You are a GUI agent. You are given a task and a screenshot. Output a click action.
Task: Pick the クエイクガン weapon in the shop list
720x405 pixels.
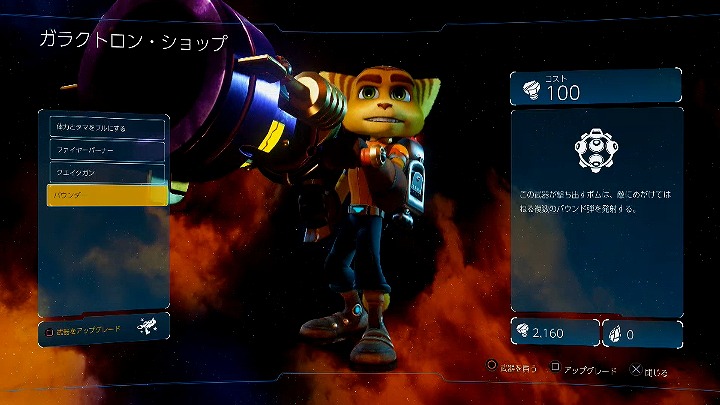tap(105, 172)
